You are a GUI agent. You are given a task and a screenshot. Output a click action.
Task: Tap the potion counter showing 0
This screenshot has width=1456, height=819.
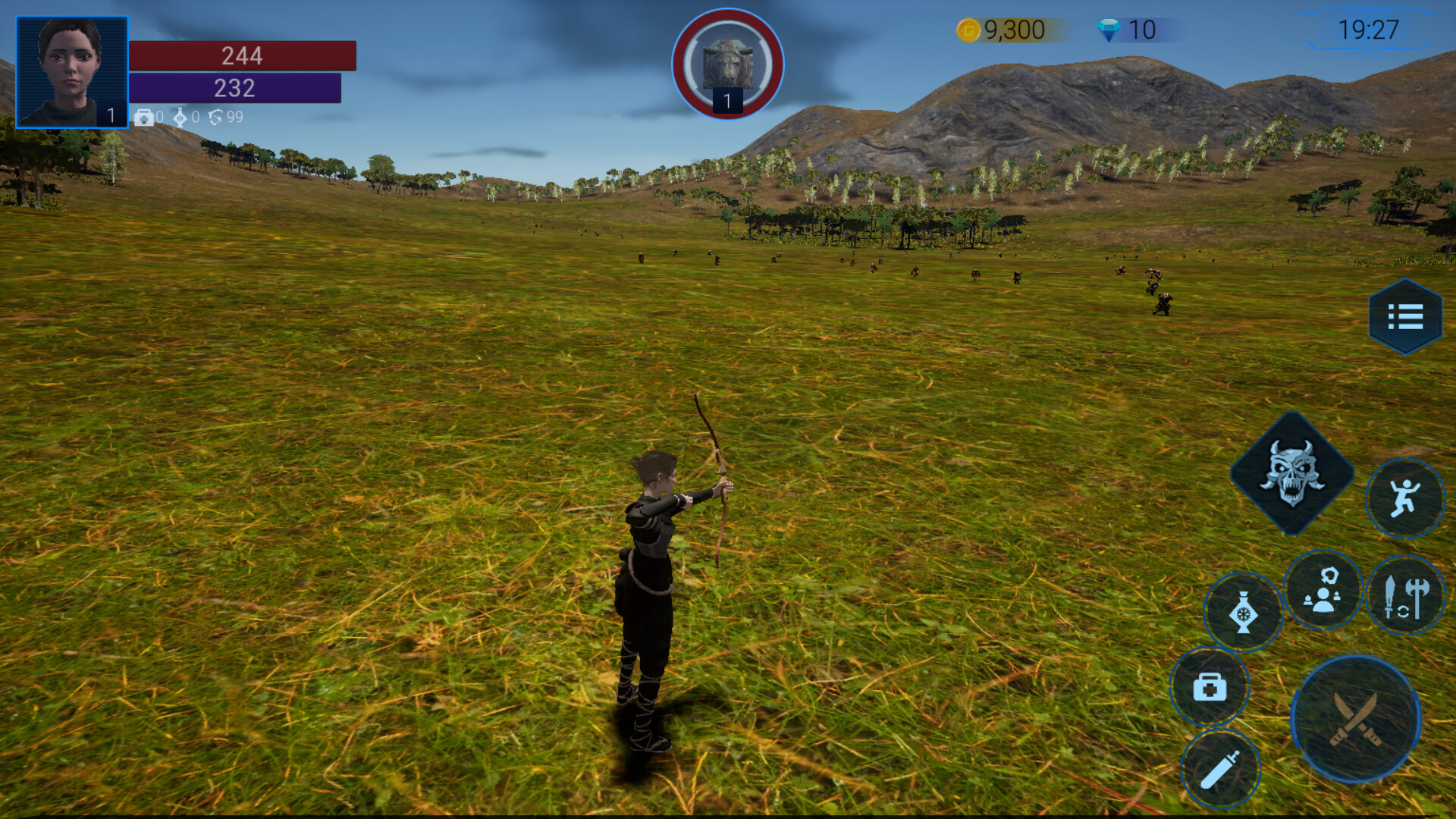(187, 118)
